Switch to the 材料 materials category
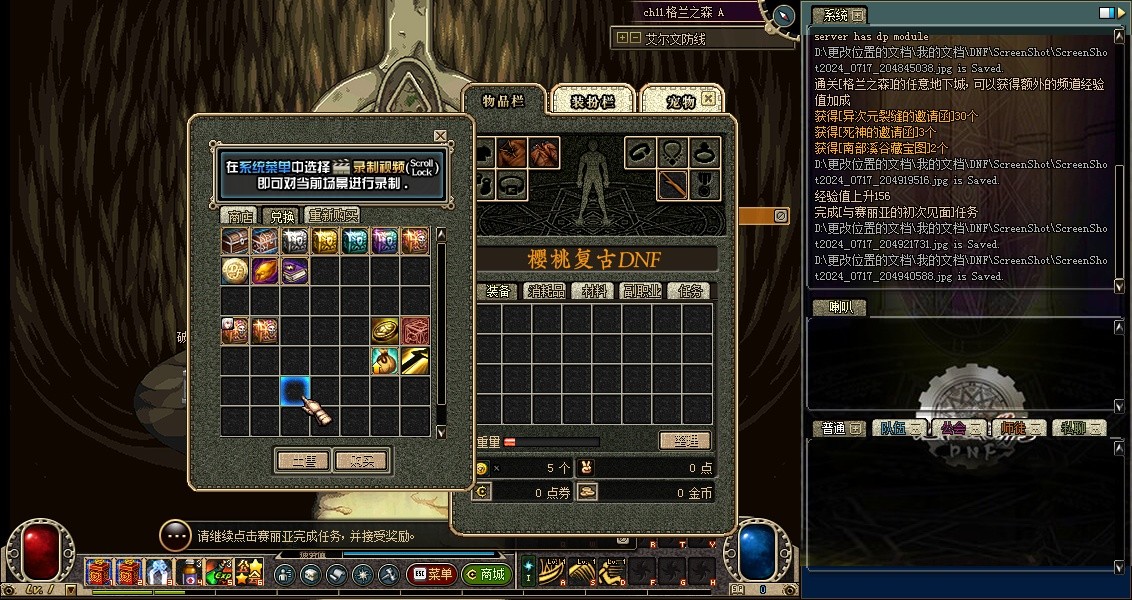 coord(594,291)
